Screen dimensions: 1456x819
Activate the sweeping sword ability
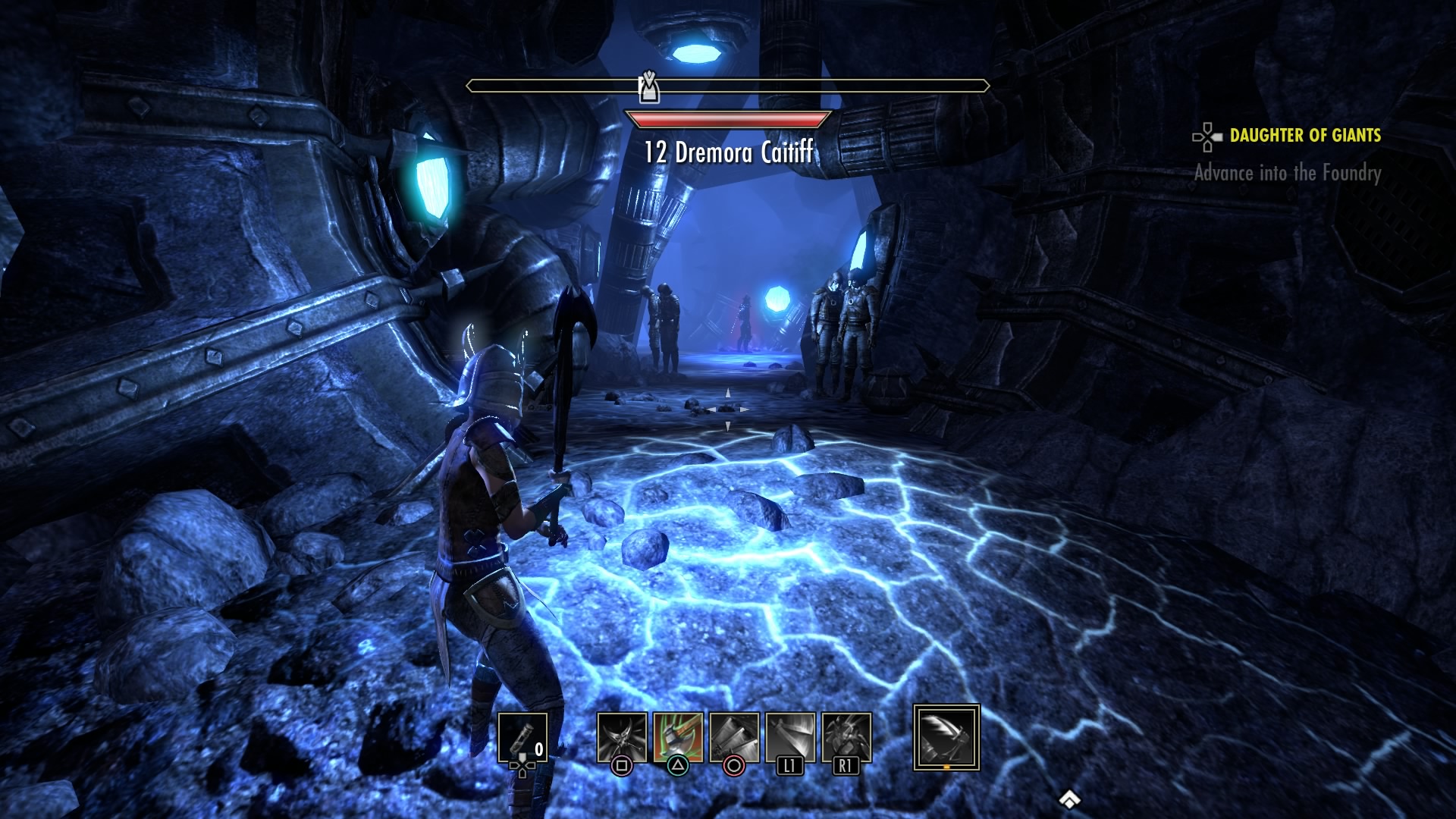click(x=790, y=737)
